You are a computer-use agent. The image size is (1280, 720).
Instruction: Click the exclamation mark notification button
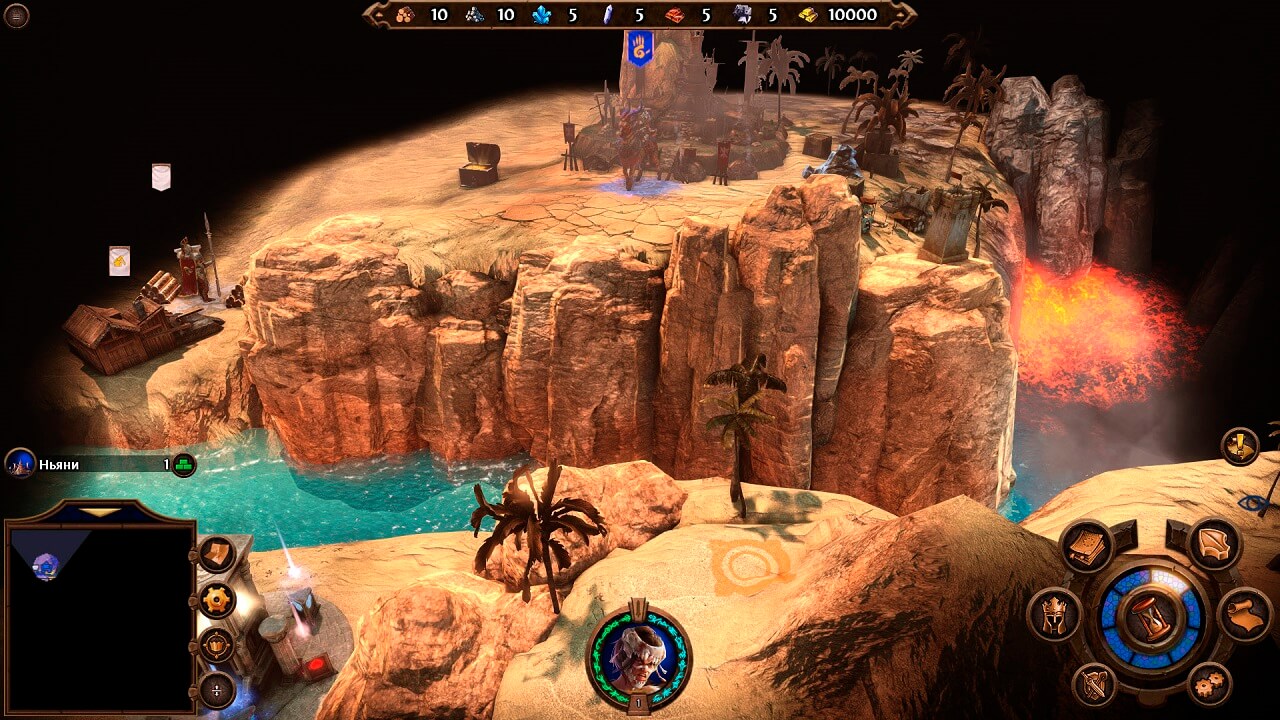(x=1240, y=446)
